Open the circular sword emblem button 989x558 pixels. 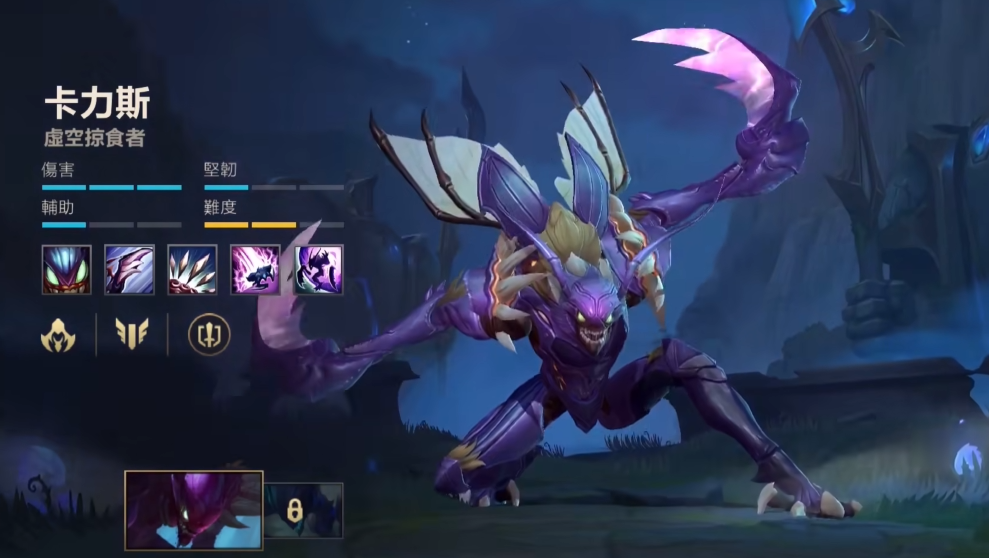click(209, 335)
